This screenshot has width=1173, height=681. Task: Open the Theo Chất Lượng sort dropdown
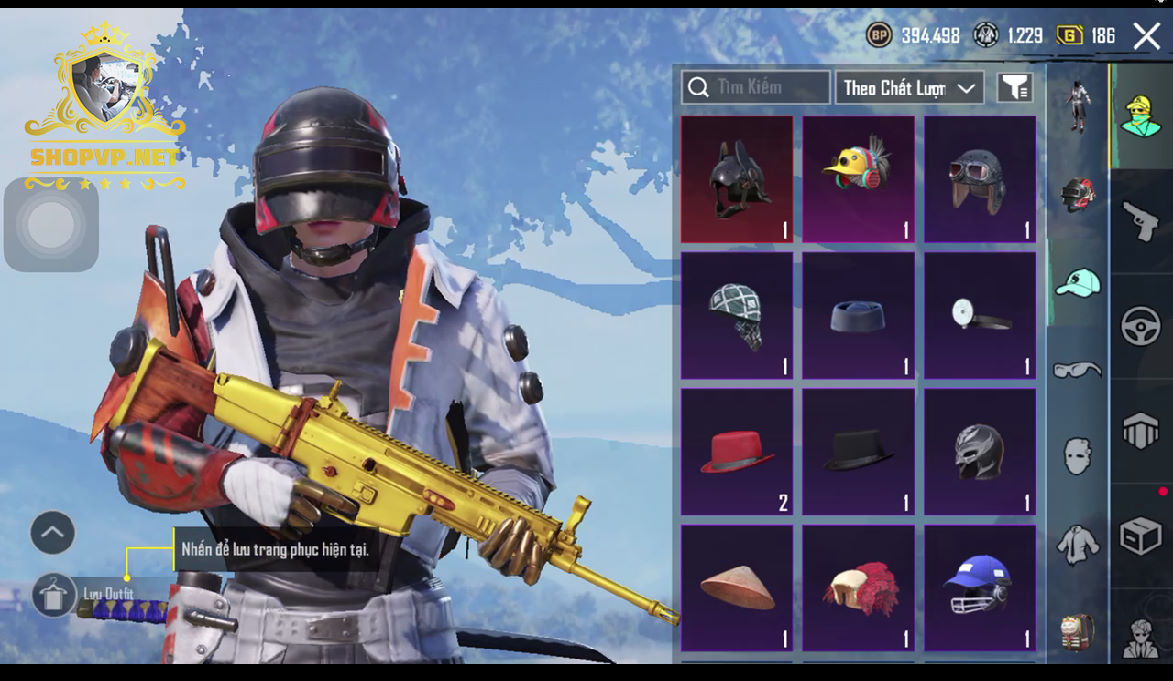point(909,88)
